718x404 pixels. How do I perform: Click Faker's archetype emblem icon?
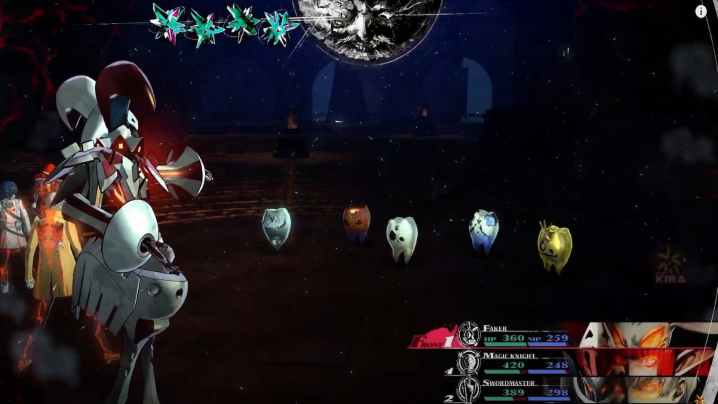coord(469,333)
